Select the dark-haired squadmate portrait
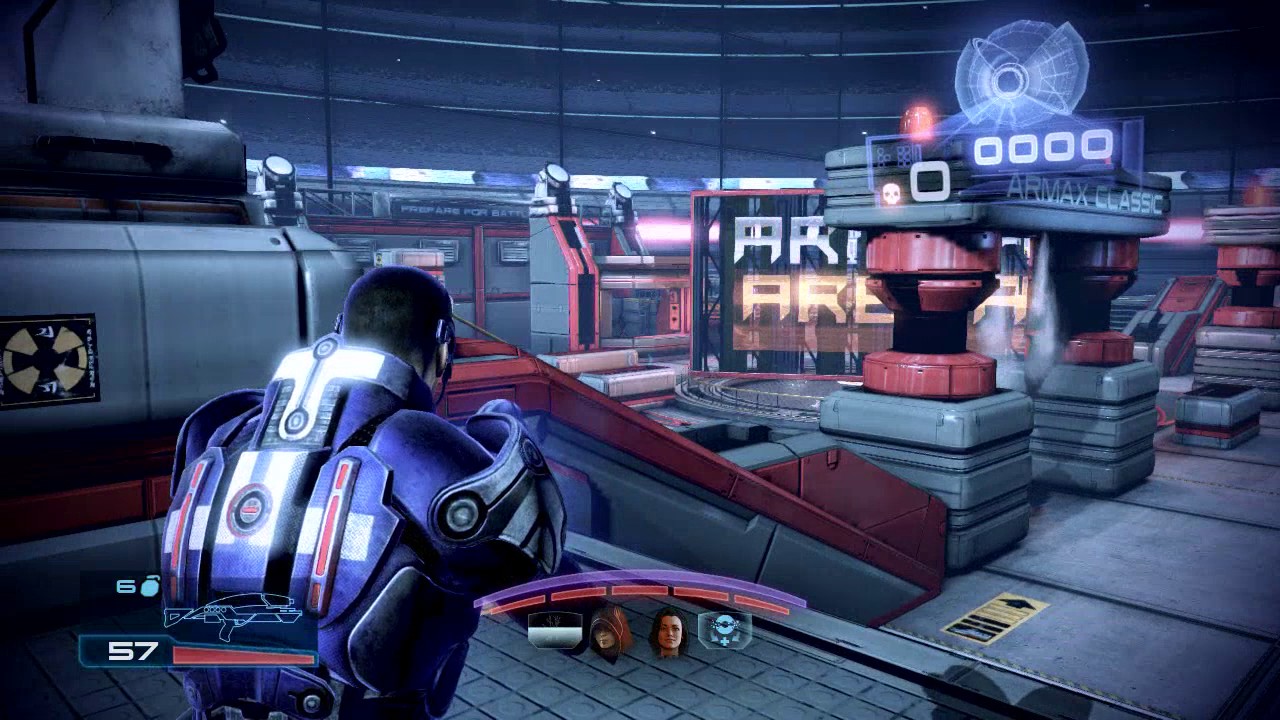This screenshot has width=1280, height=720. click(668, 631)
